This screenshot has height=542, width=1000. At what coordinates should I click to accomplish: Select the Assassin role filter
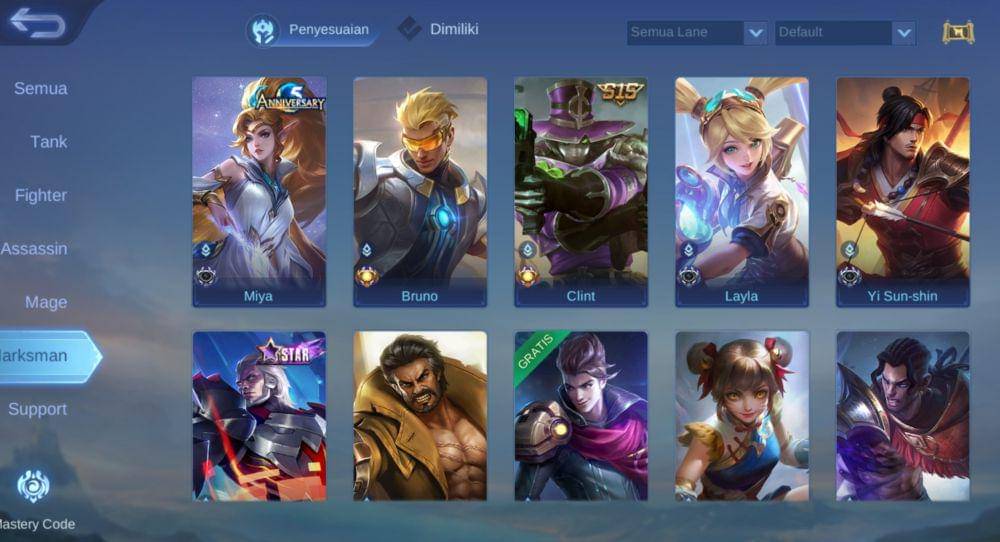(35, 249)
